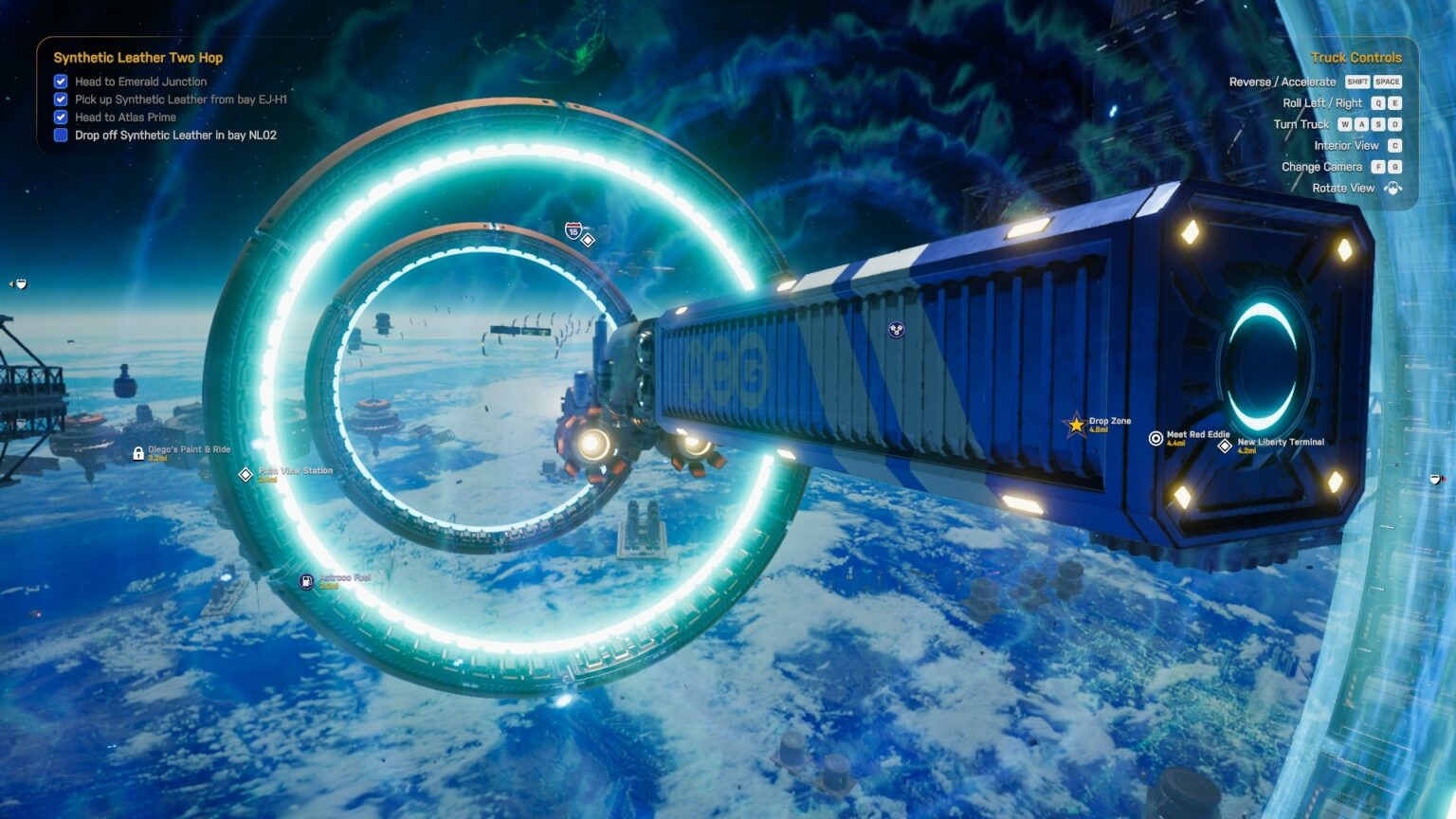Screen dimensions: 1456x819
Task: Select the Interstate 15 shield marker
Action: 573,230
